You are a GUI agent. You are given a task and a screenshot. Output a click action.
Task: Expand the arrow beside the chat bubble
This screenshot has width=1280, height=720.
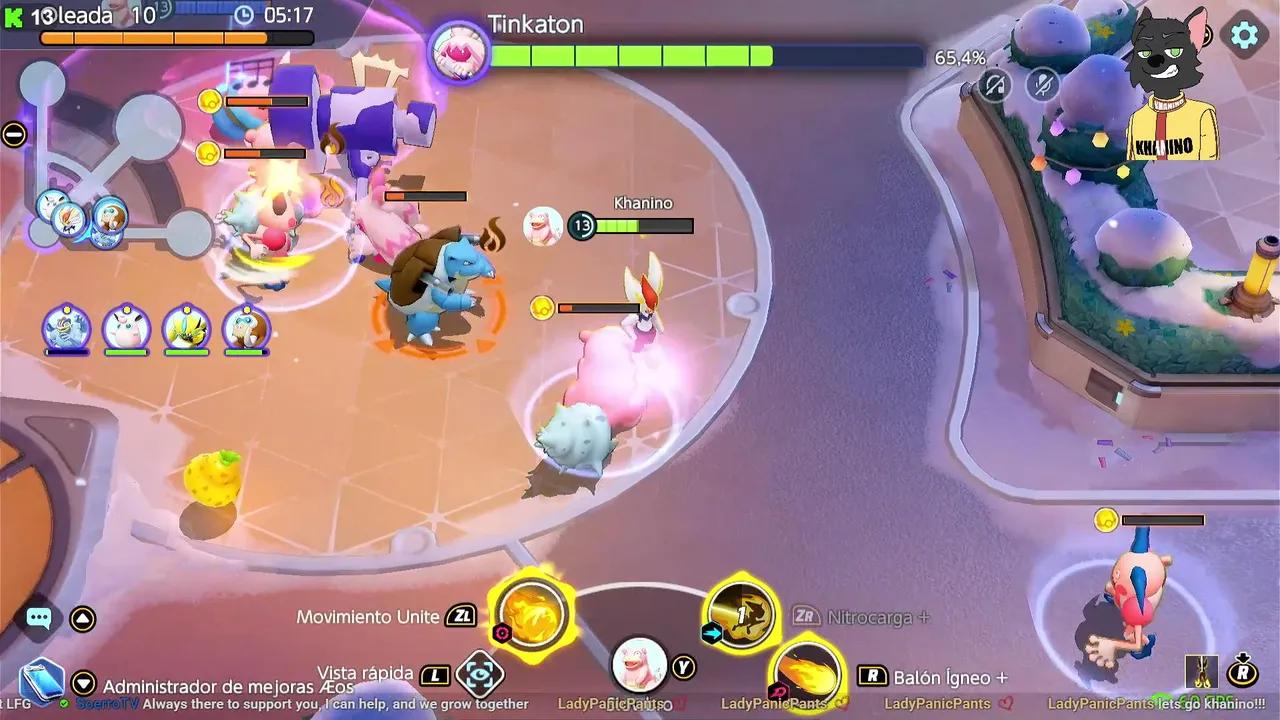pos(83,619)
